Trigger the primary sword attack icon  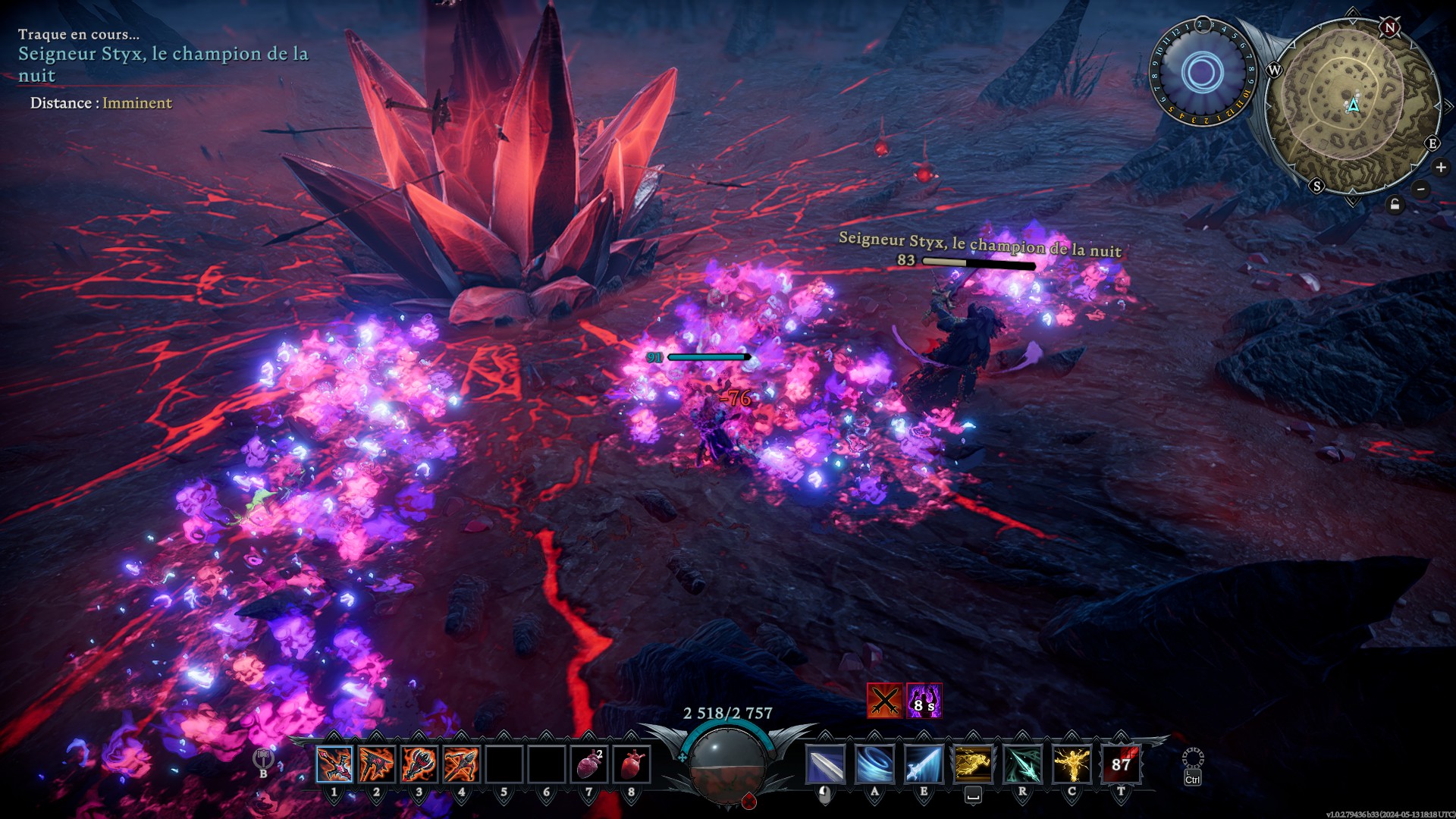(x=825, y=764)
